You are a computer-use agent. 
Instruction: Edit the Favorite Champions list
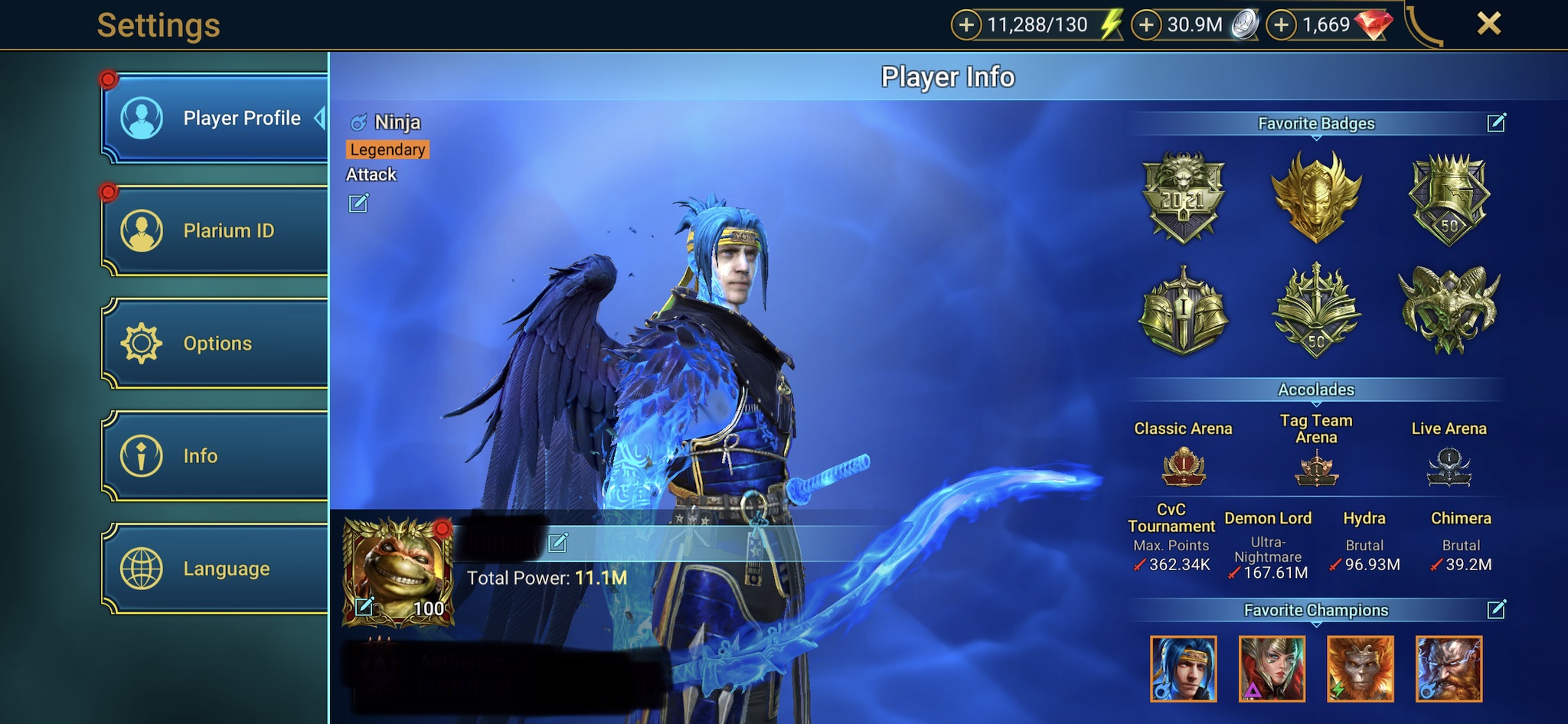pyautogui.click(x=1496, y=609)
